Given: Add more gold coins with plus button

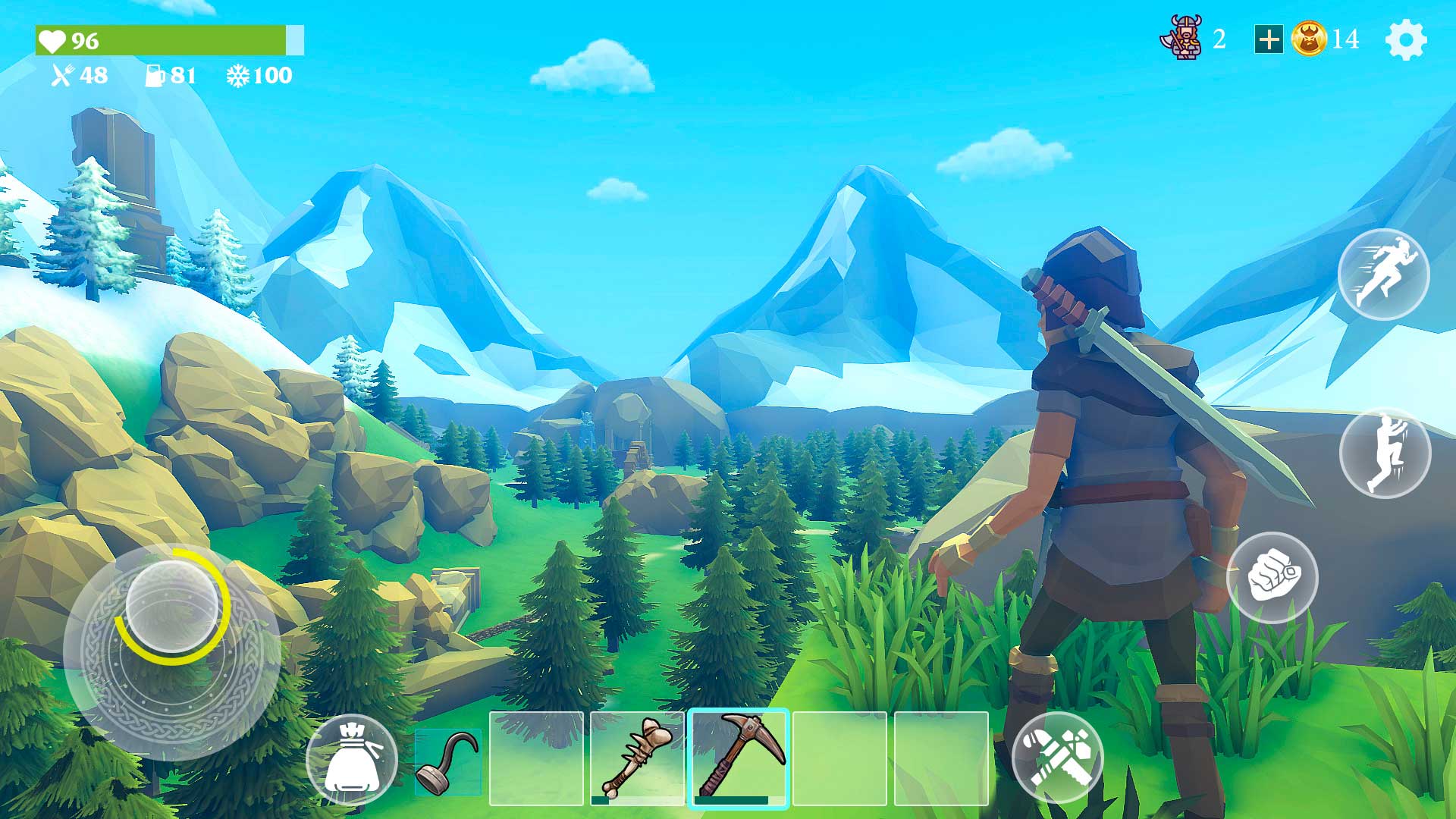Looking at the screenshot, I should click(x=1268, y=39).
